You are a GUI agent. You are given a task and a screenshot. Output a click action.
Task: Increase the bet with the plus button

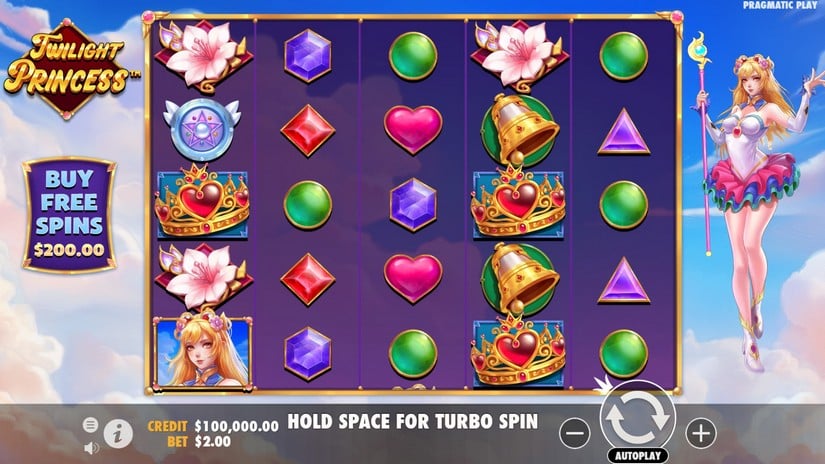click(701, 432)
